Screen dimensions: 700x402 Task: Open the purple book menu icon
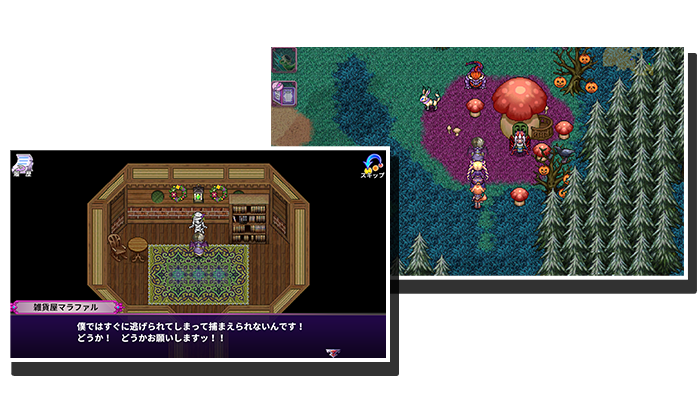click(x=284, y=95)
